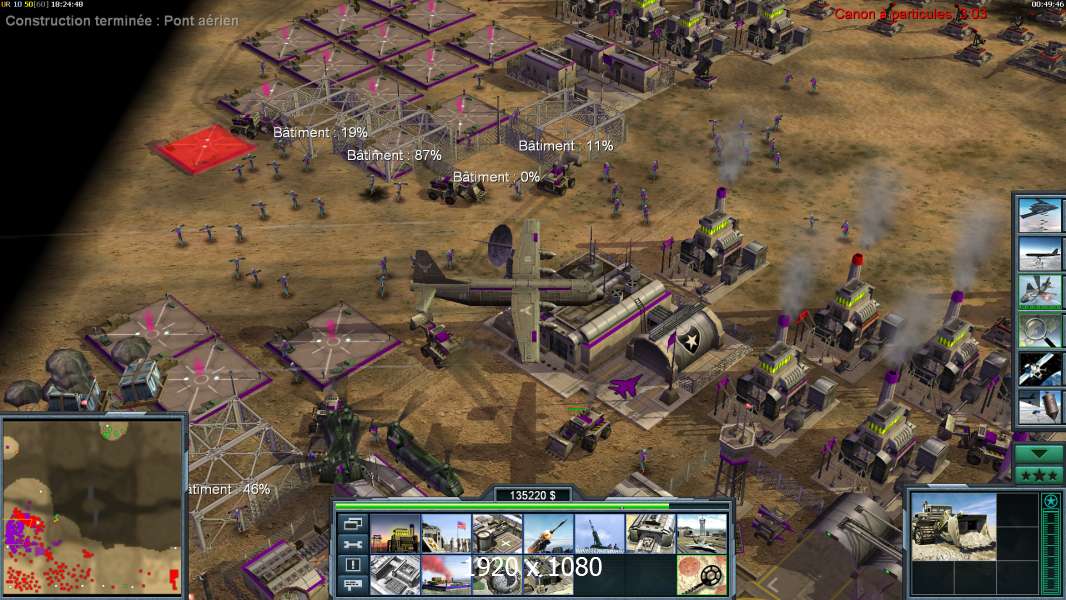Viewport: 1066px width, 600px height.
Task: Click the exclamation mark button
Action: [x=352, y=565]
